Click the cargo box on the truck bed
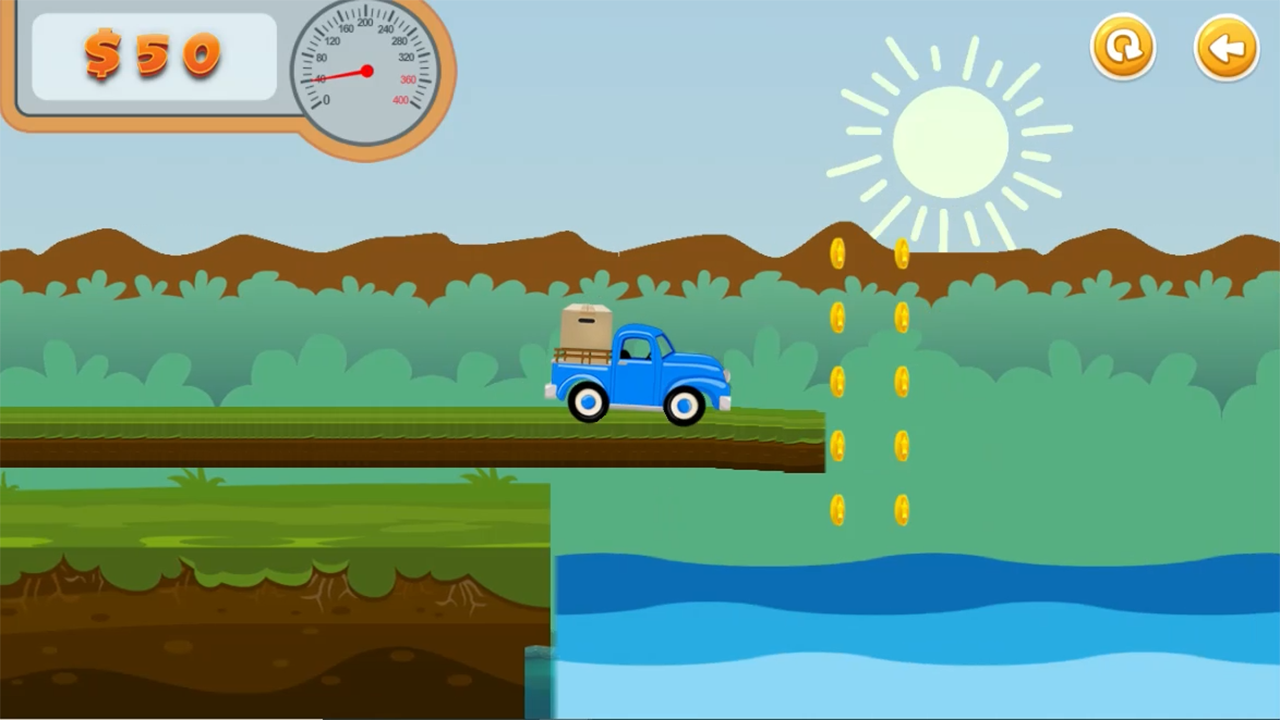 click(x=586, y=325)
